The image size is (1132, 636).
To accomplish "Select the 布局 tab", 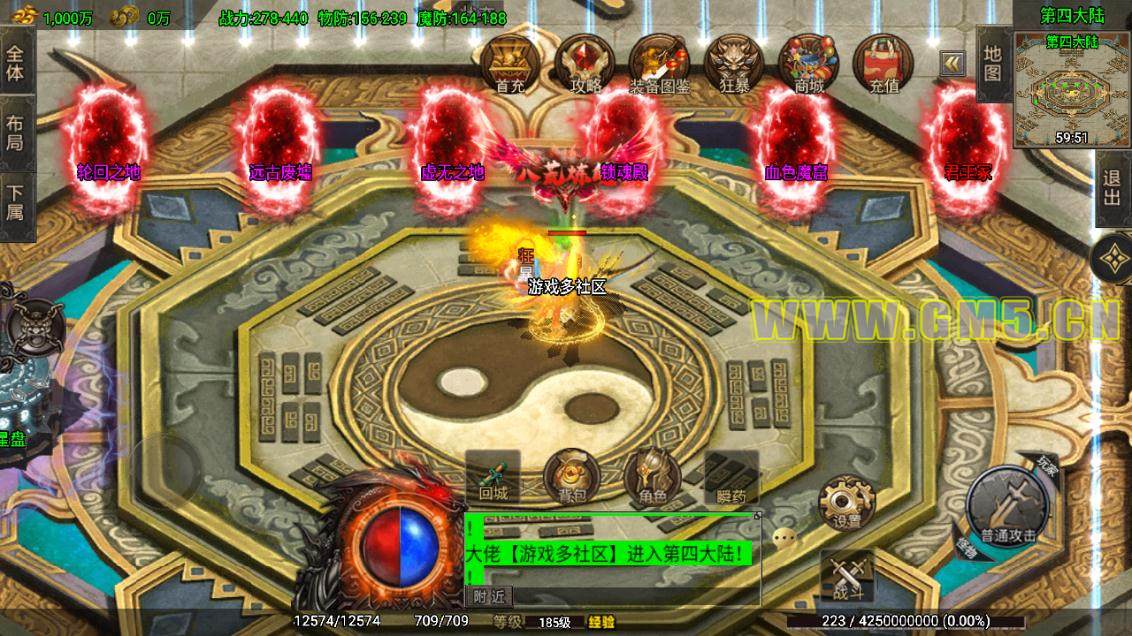I will coord(16,134).
